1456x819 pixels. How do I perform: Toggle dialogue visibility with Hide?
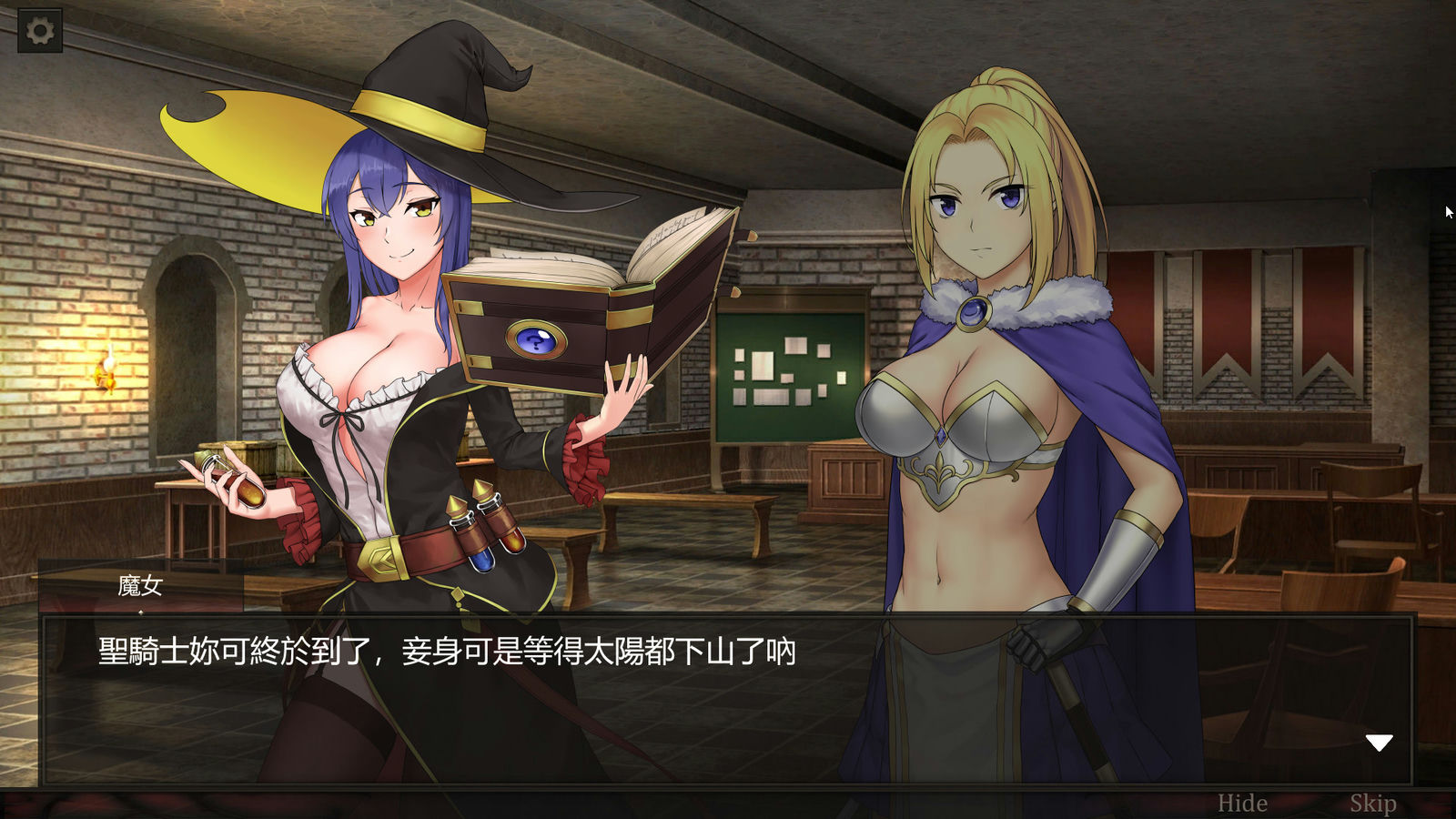point(1241,803)
